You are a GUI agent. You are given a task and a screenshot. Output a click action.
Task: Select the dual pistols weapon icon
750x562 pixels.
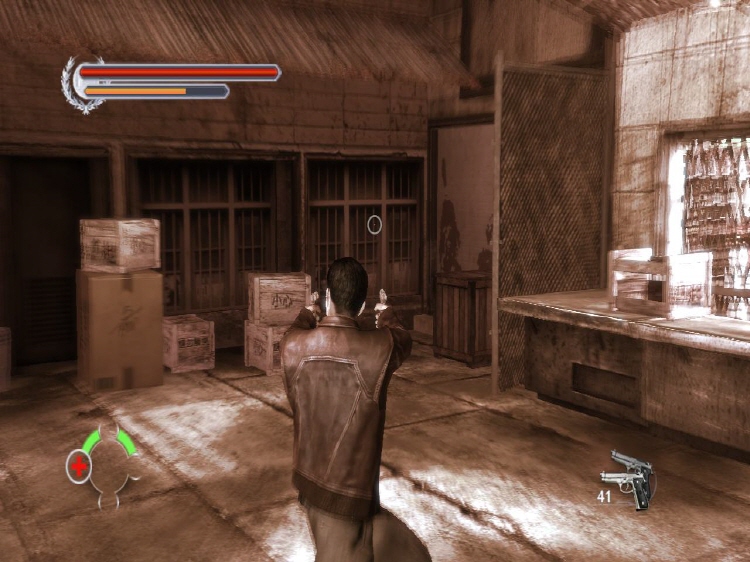tap(630, 478)
